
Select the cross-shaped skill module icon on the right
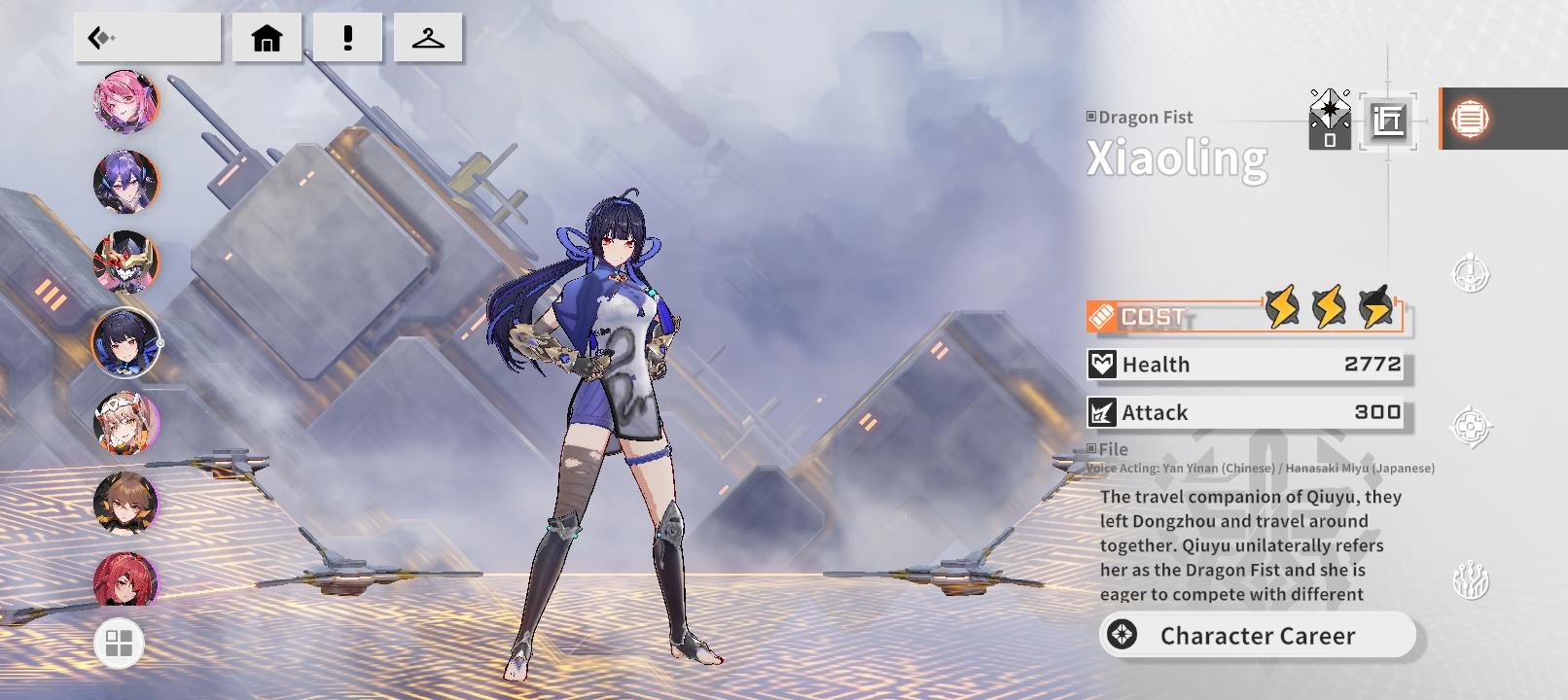[1472, 422]
